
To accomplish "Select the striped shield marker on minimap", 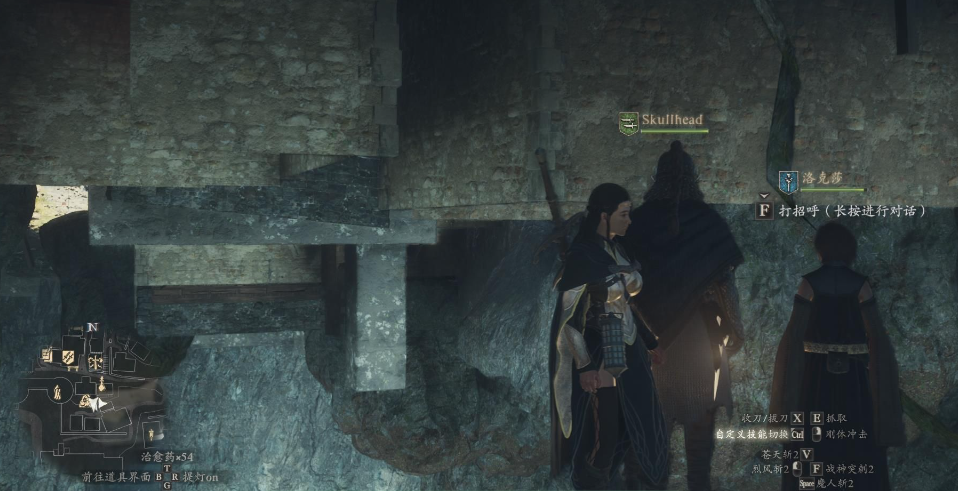I will [68, 356].
